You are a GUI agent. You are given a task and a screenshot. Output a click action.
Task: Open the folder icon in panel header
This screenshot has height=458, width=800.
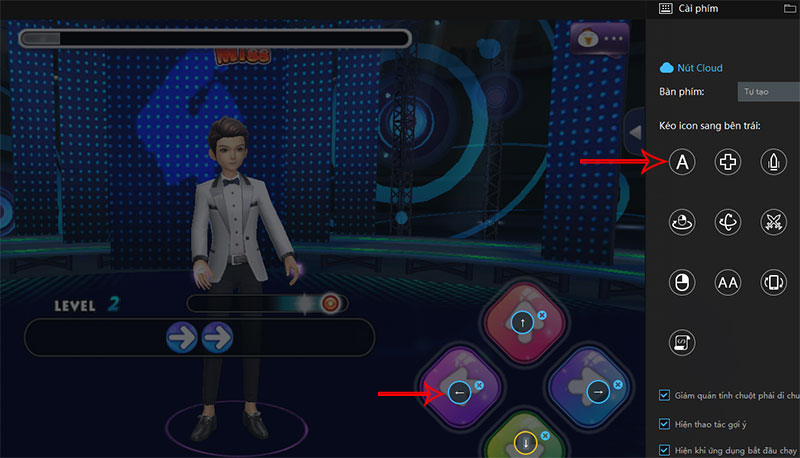point(790,8)
